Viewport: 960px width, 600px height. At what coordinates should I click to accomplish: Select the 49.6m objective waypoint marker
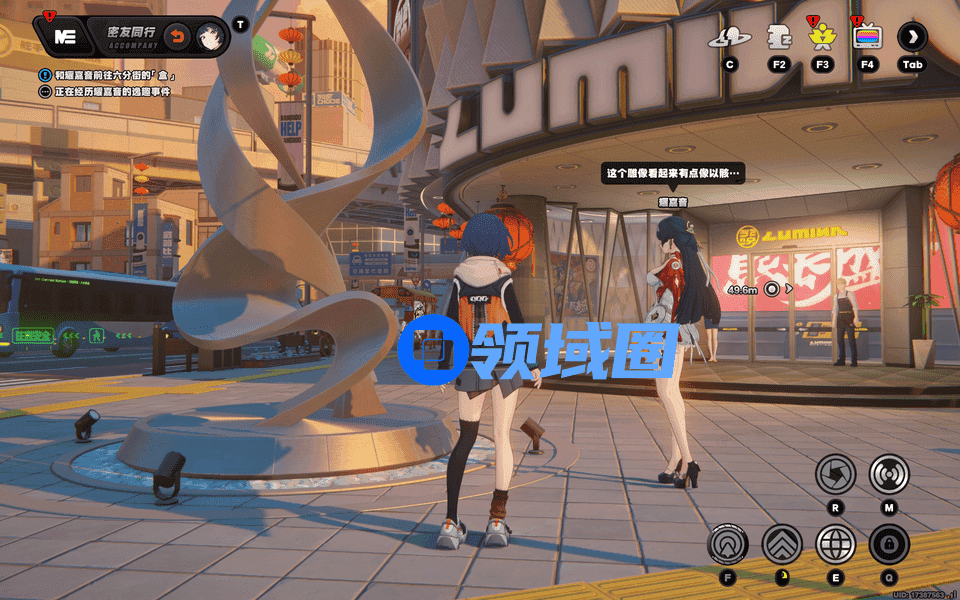(772, 289)
